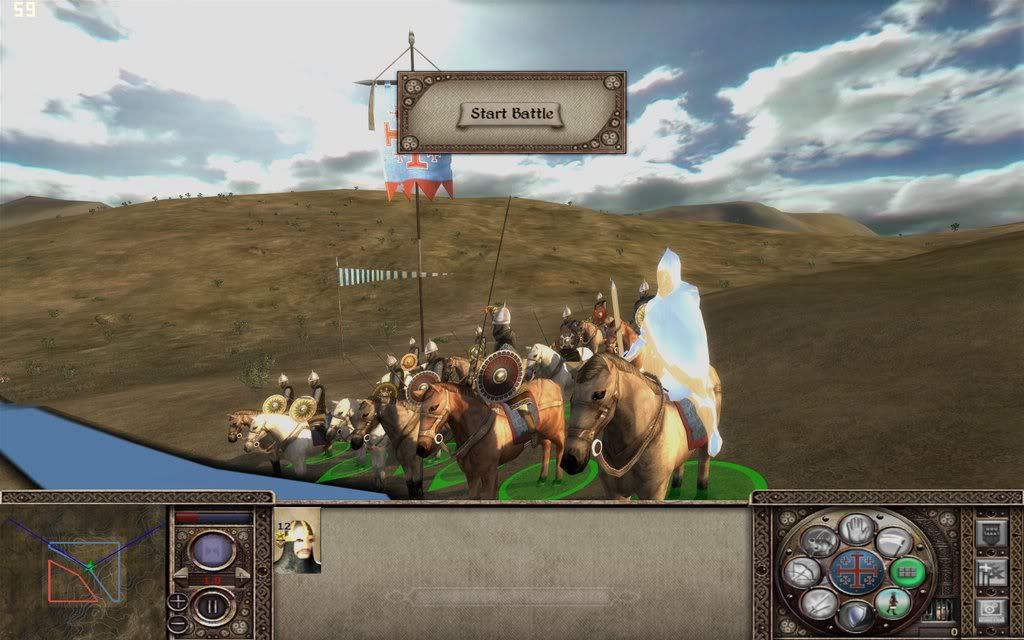Increase the game speed with the plus arrow
Viewport: 1024px width, 640px height.
242,577
